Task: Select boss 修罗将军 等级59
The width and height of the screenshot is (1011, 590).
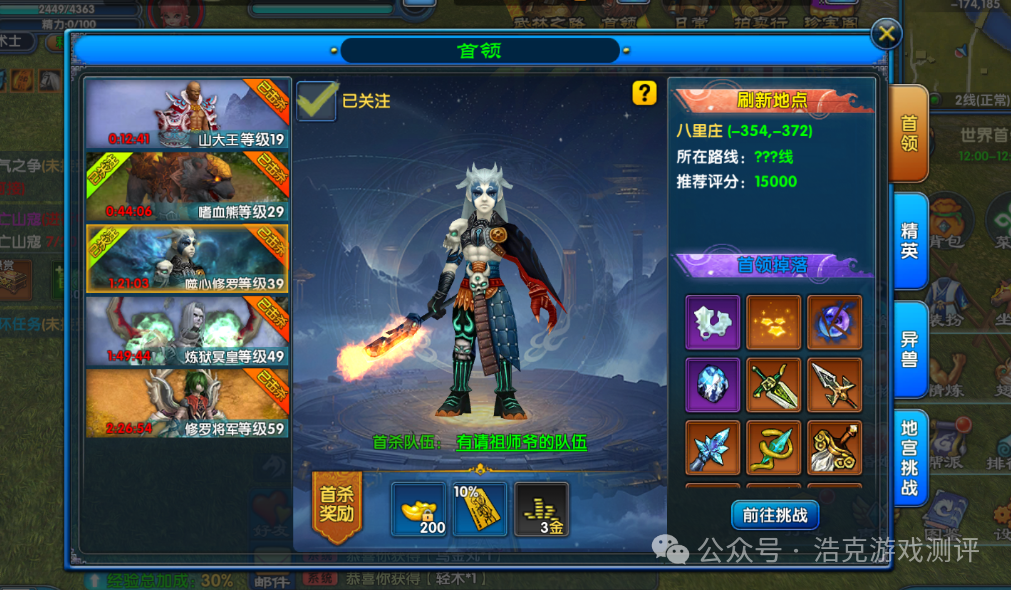Action: [187, 403]
